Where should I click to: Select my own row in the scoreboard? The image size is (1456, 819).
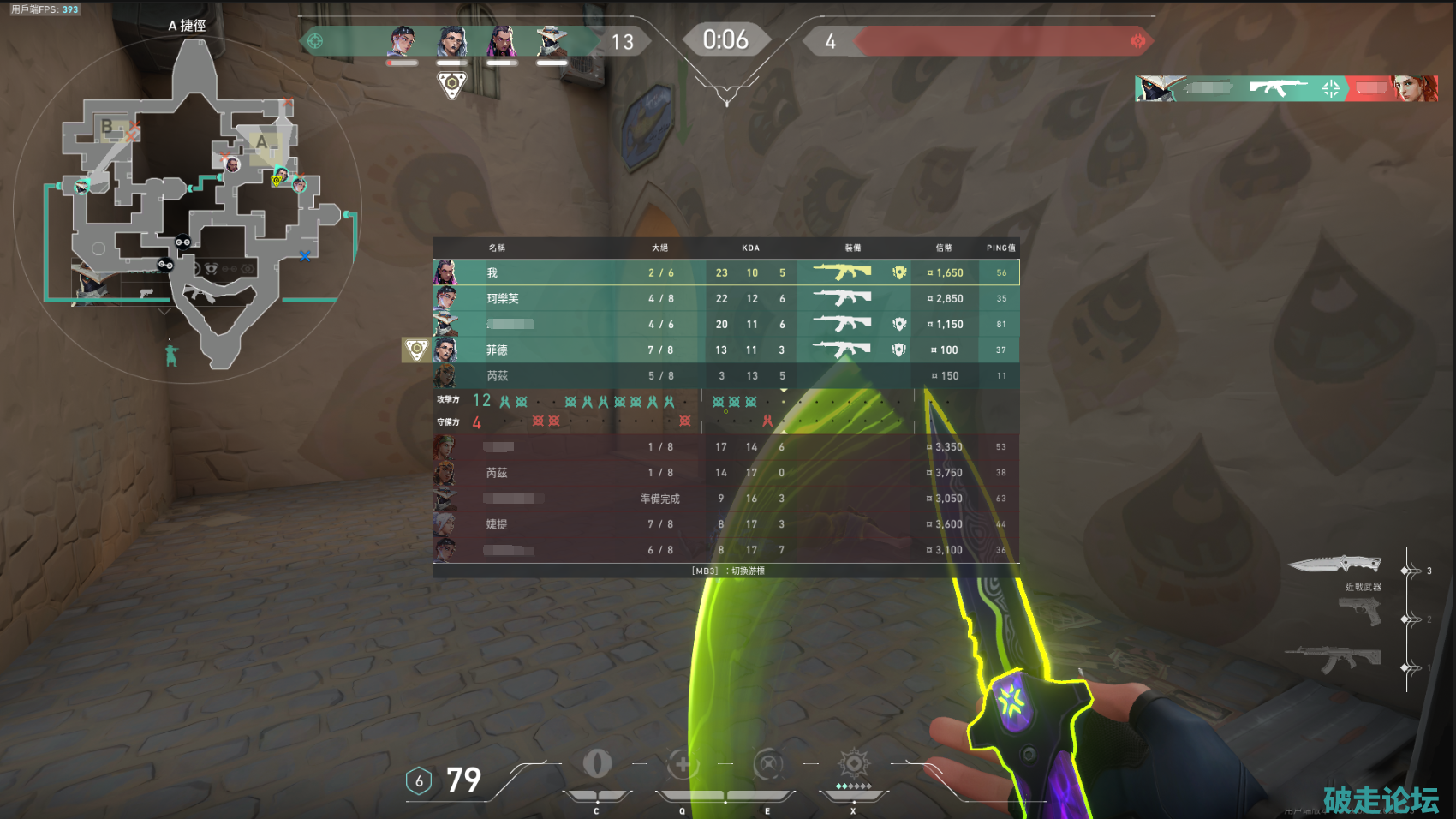click(725, 272)
